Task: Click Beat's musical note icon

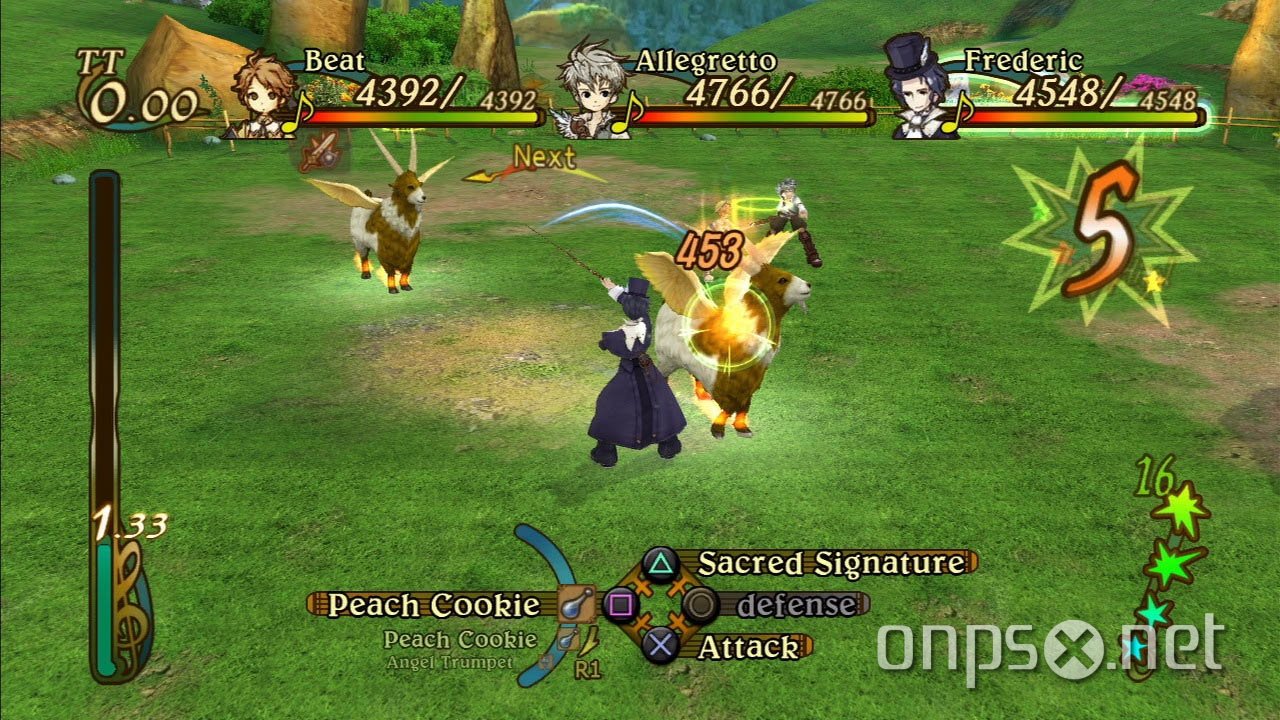Action: pyautogui.click(x=297, y=111)
